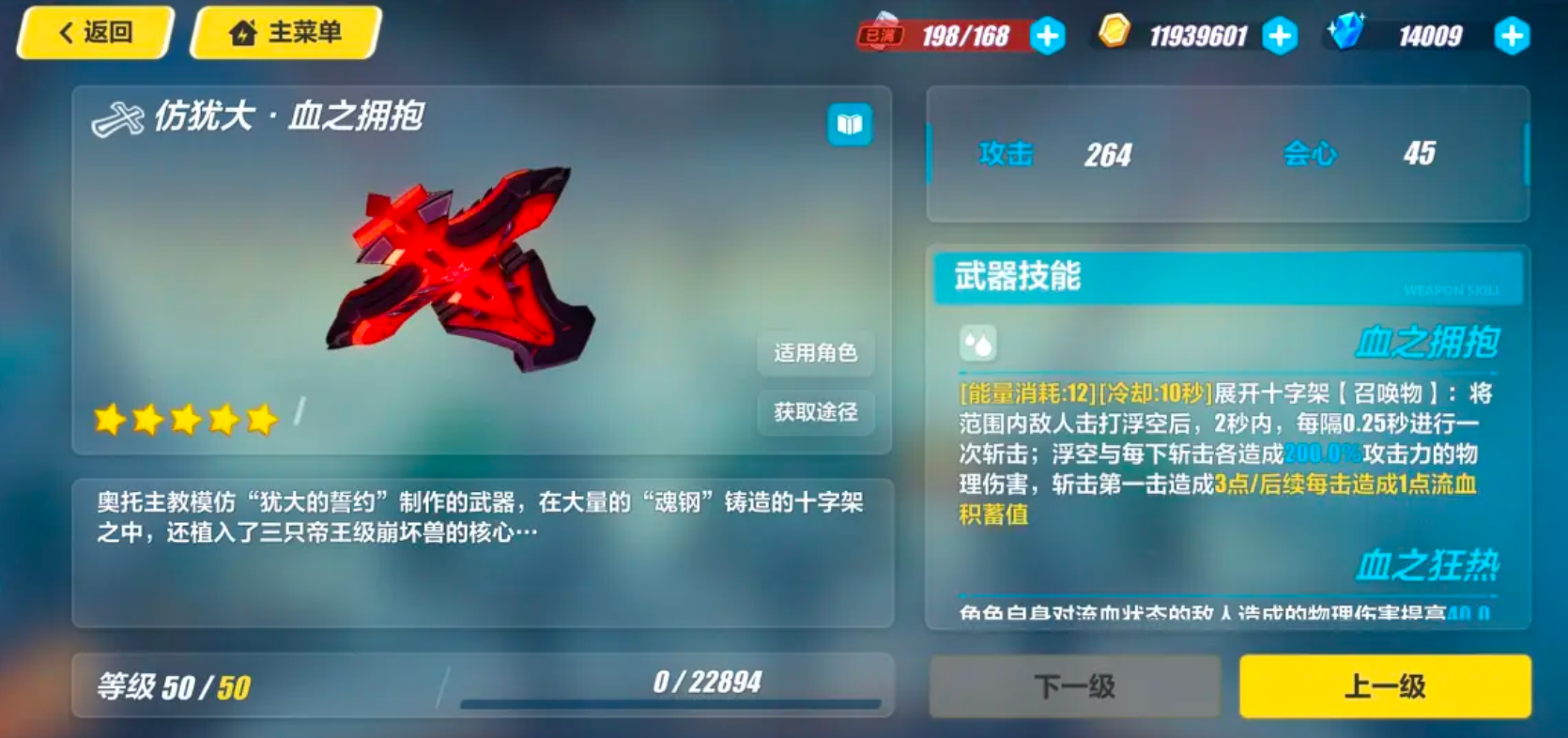Add stamina with the plus next to 198/168

[1047, 37]
